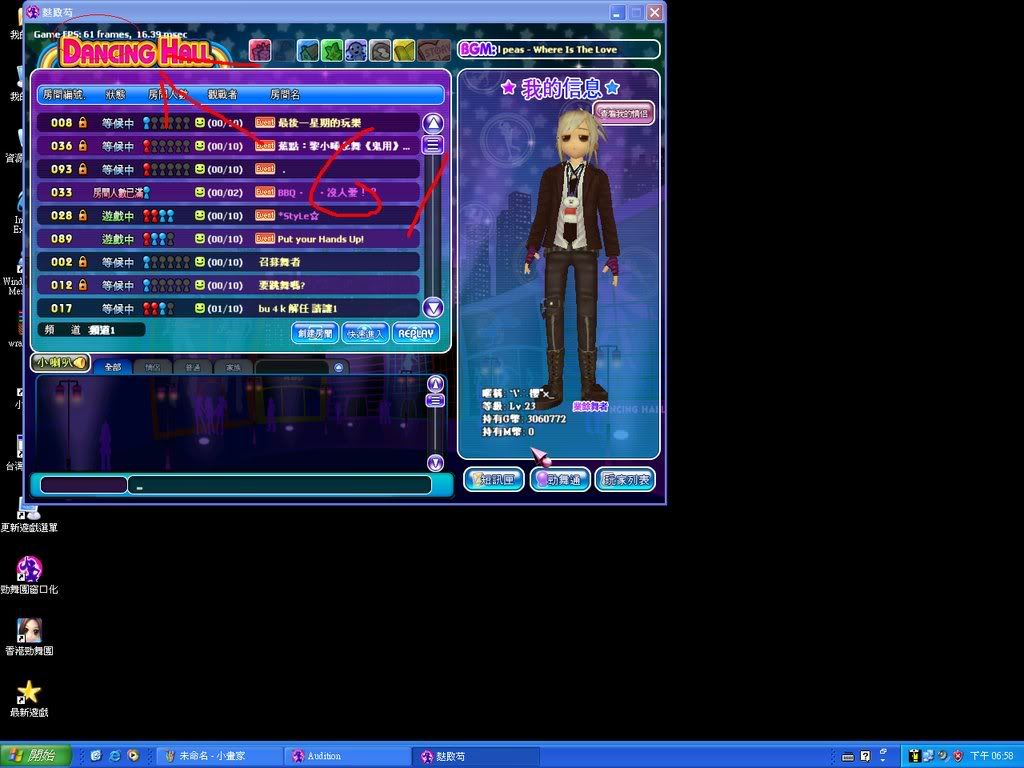Open the 短訊匣 message inbox
1024x768 pixels.
point(494,480)
